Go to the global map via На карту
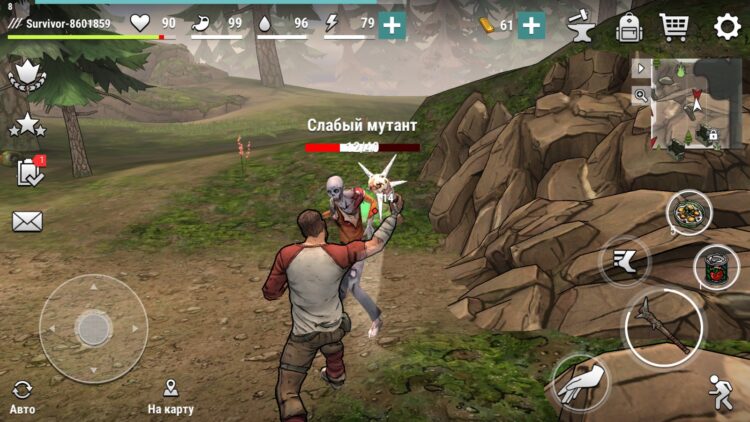 click(x=170, y=396)
